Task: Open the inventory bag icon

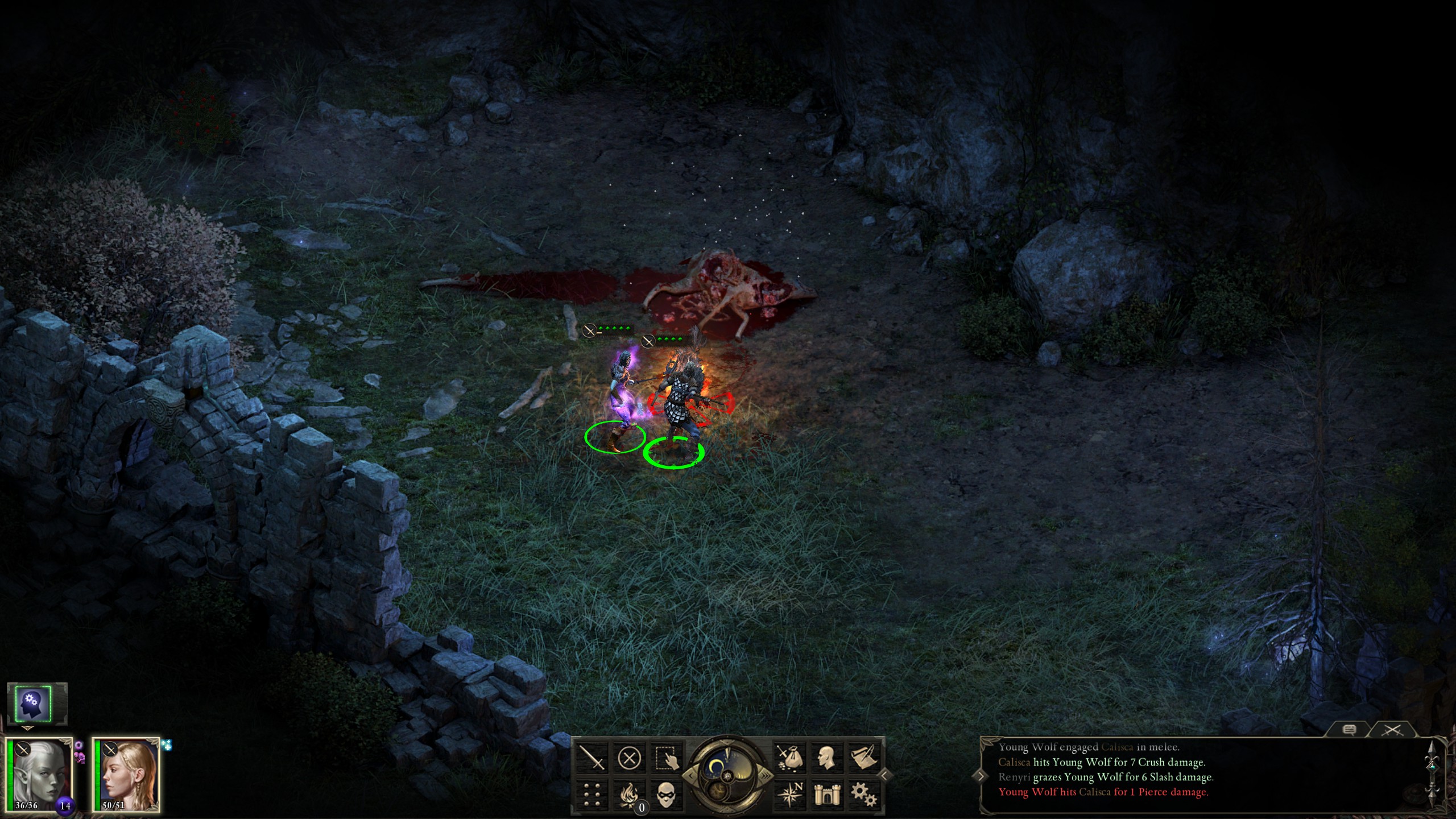Action: (790, 758)
